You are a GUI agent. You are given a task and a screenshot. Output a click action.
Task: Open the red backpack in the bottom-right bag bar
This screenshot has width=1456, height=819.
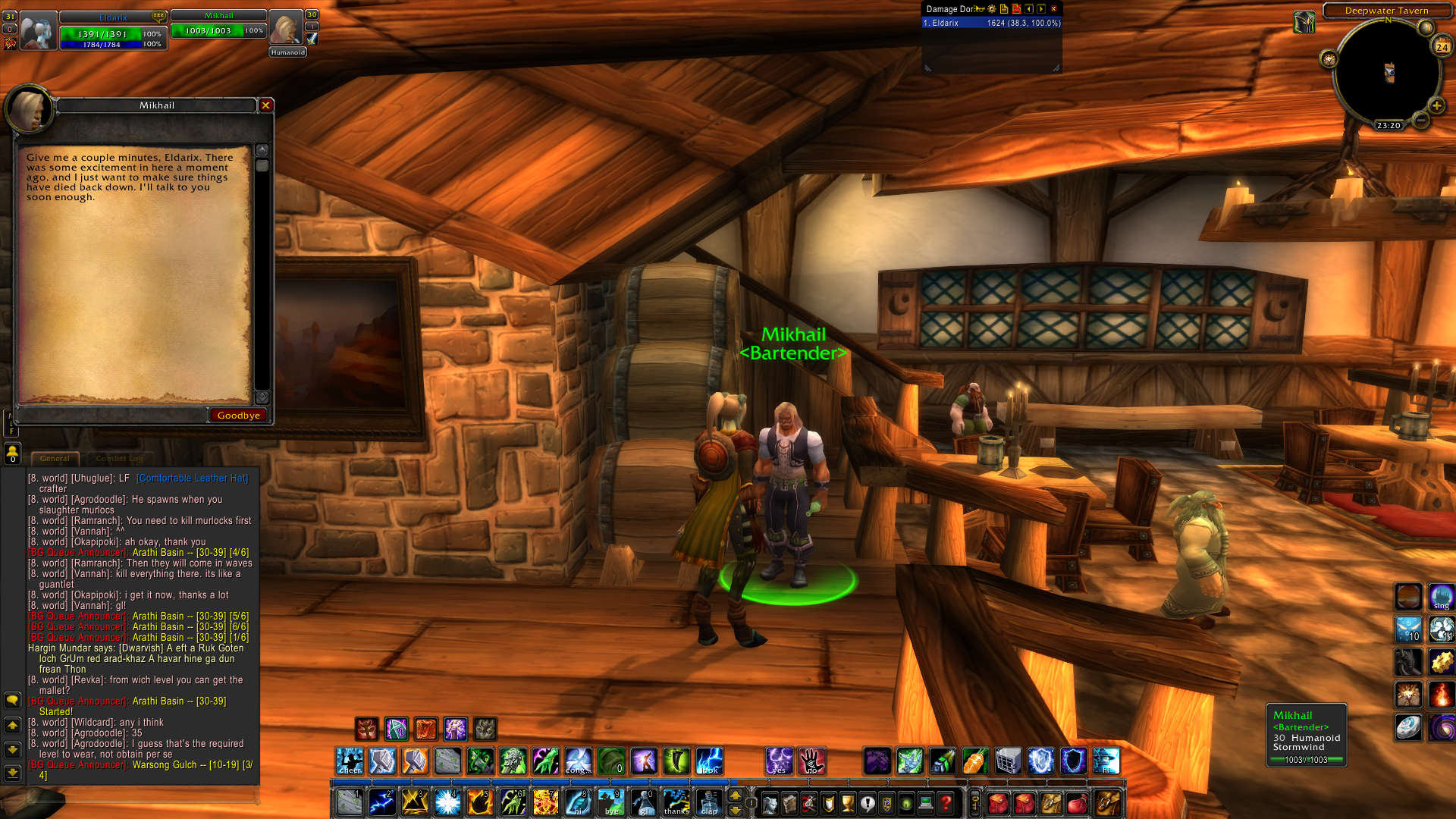point(997,802)
